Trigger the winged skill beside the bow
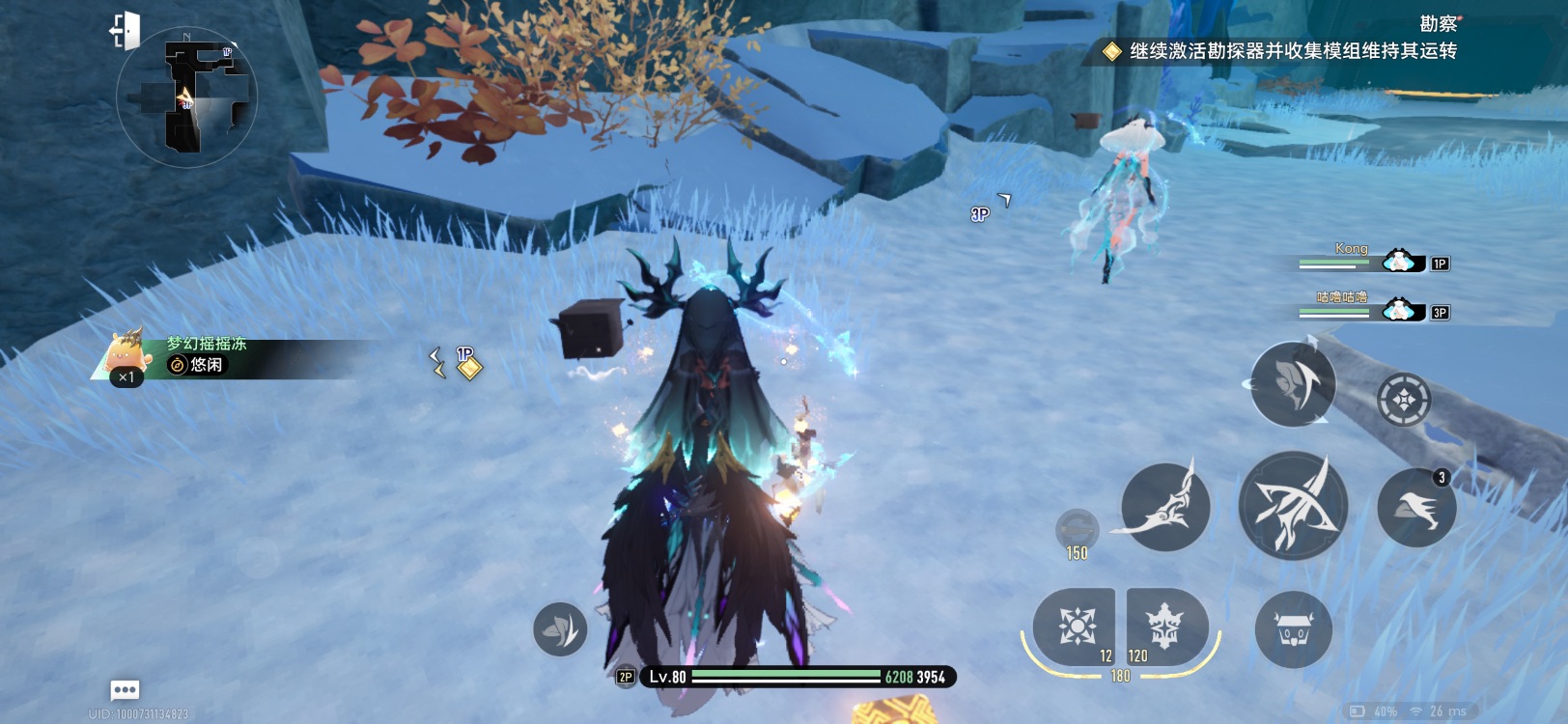Screen dimensions: 1568x724 (1165, 506)
